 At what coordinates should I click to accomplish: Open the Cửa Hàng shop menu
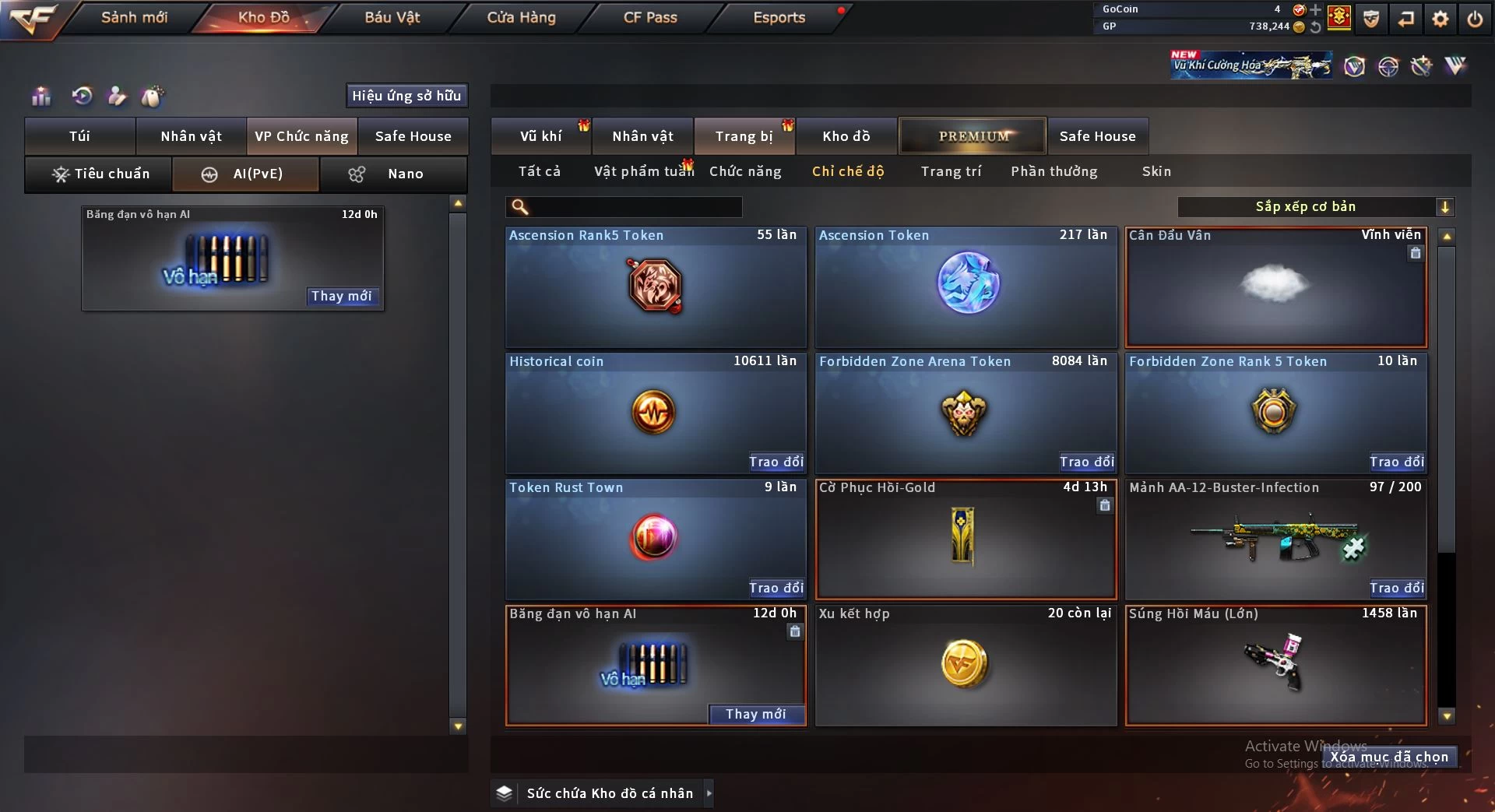(x=521, y=17)
